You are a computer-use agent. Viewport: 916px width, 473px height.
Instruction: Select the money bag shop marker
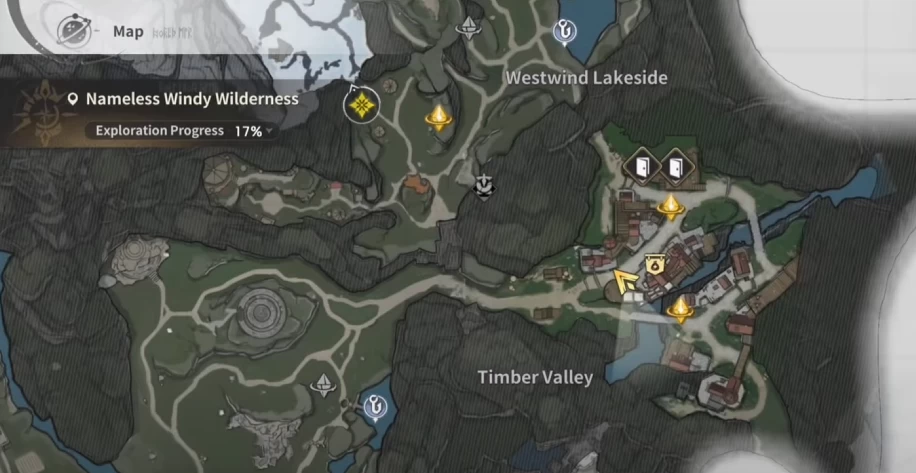click(x=654, y=266)
